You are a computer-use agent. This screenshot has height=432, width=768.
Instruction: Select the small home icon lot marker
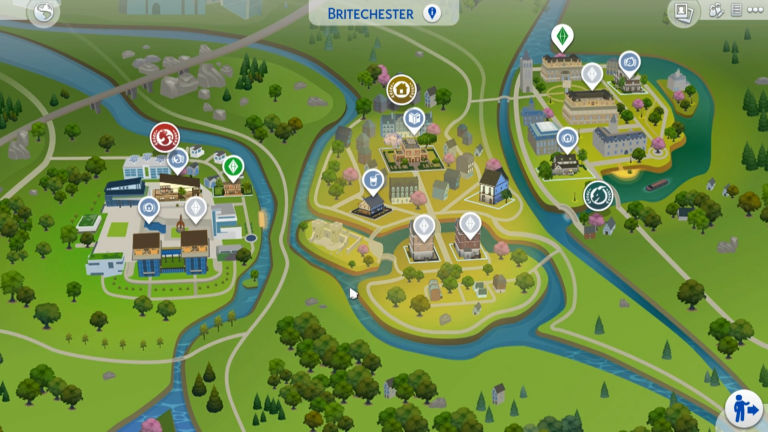click(x=568, y=138)
